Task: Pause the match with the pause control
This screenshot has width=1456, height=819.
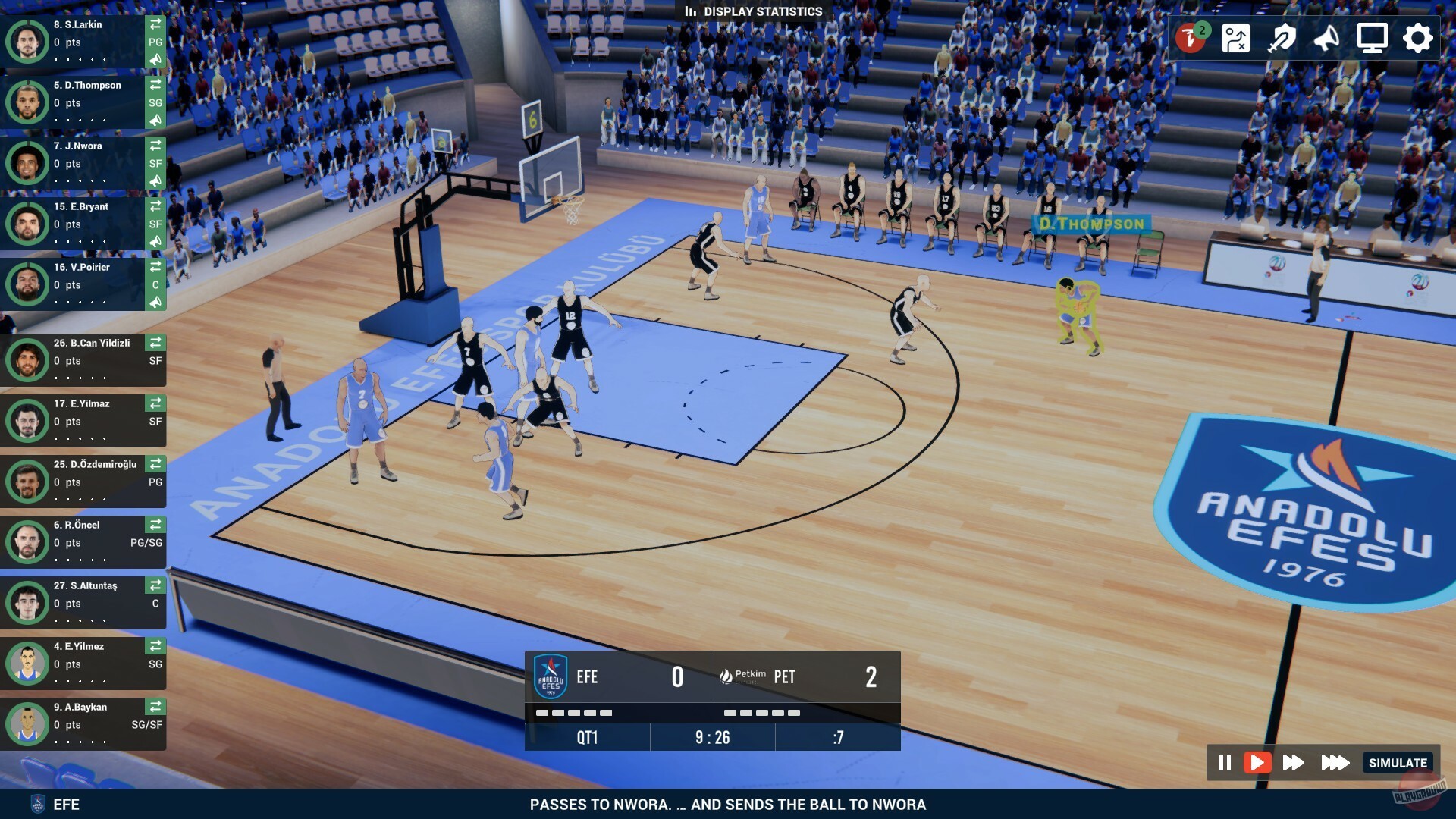Action: tap(1225, 763)
